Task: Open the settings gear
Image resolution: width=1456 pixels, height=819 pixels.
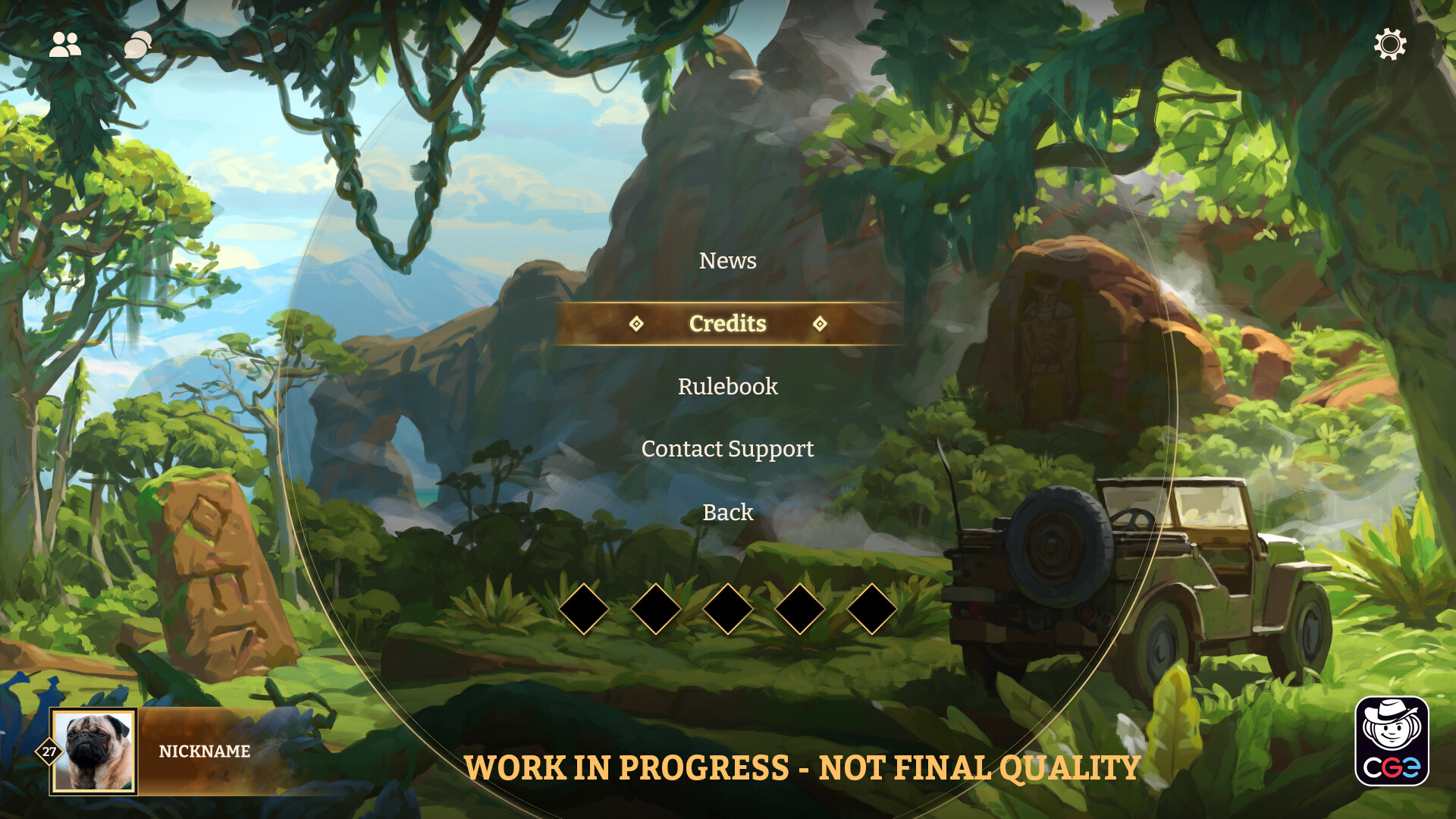Action: (1390, 45)
